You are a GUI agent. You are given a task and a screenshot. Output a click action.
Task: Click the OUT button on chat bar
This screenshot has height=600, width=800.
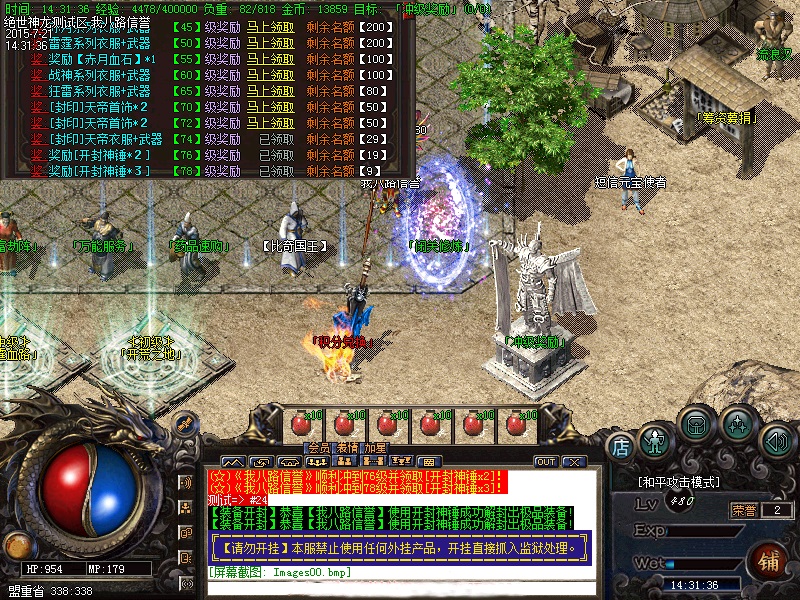546,462
